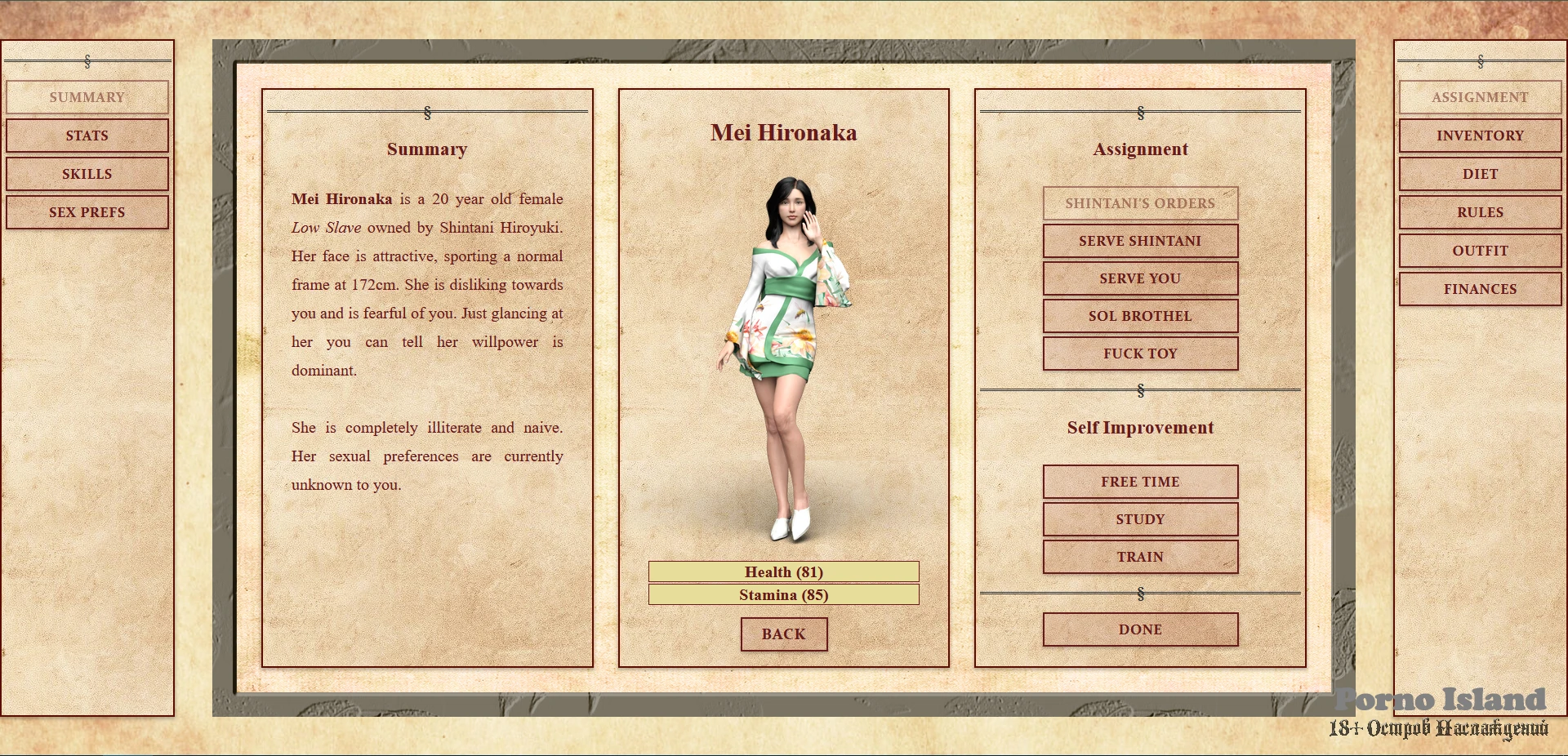The image size is (1568, 756).
Task: Switch to the Skills tab
Action: click(x=87, y=174)
